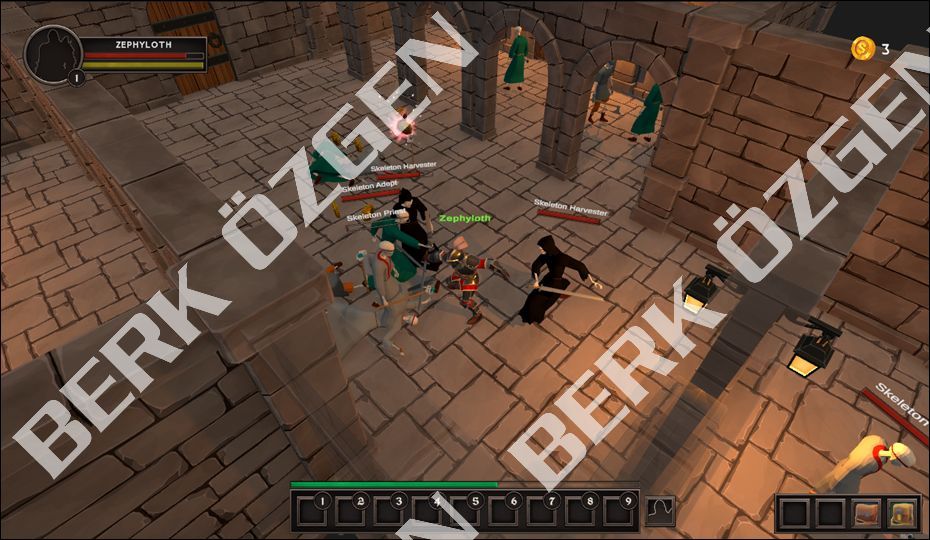Open the brown chest icon menu
Image resolution: width=930 pixels, height=540 pixels.
866,513
